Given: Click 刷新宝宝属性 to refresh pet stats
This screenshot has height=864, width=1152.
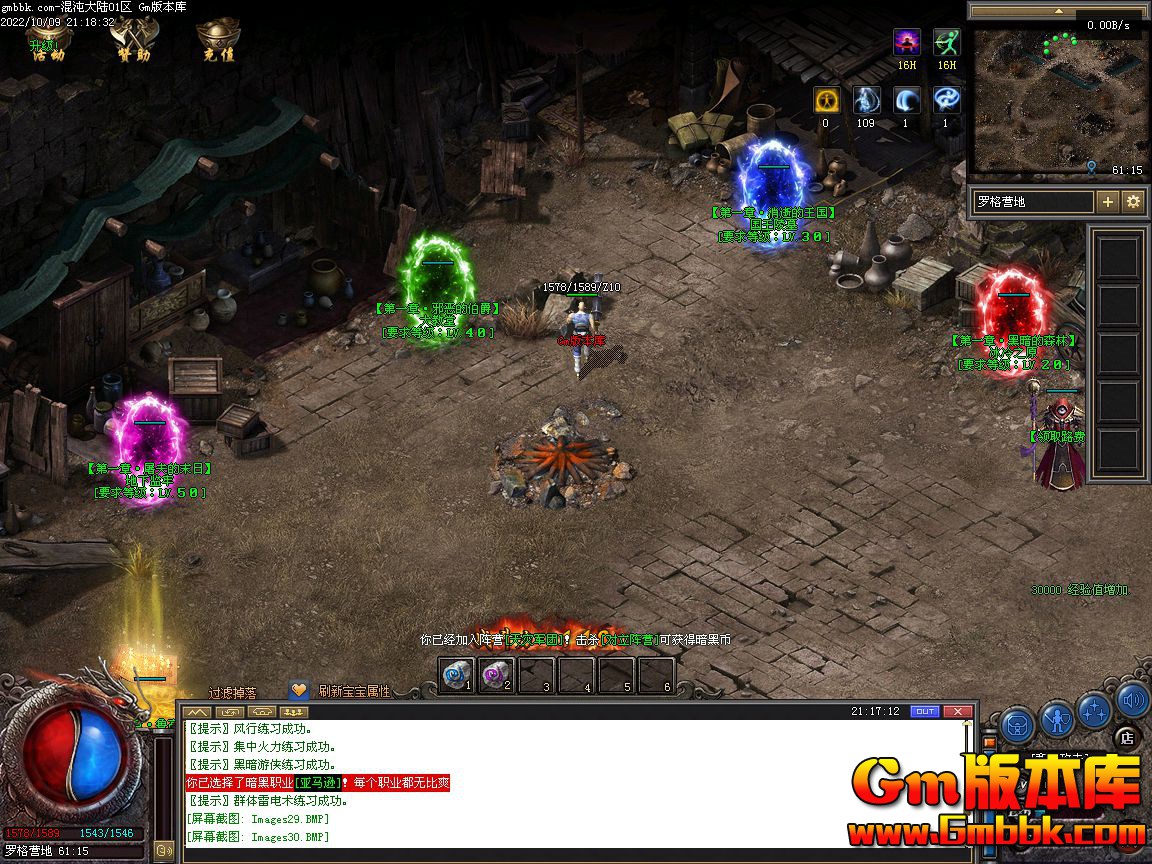Looking at the screenshot, I should 354,691.
